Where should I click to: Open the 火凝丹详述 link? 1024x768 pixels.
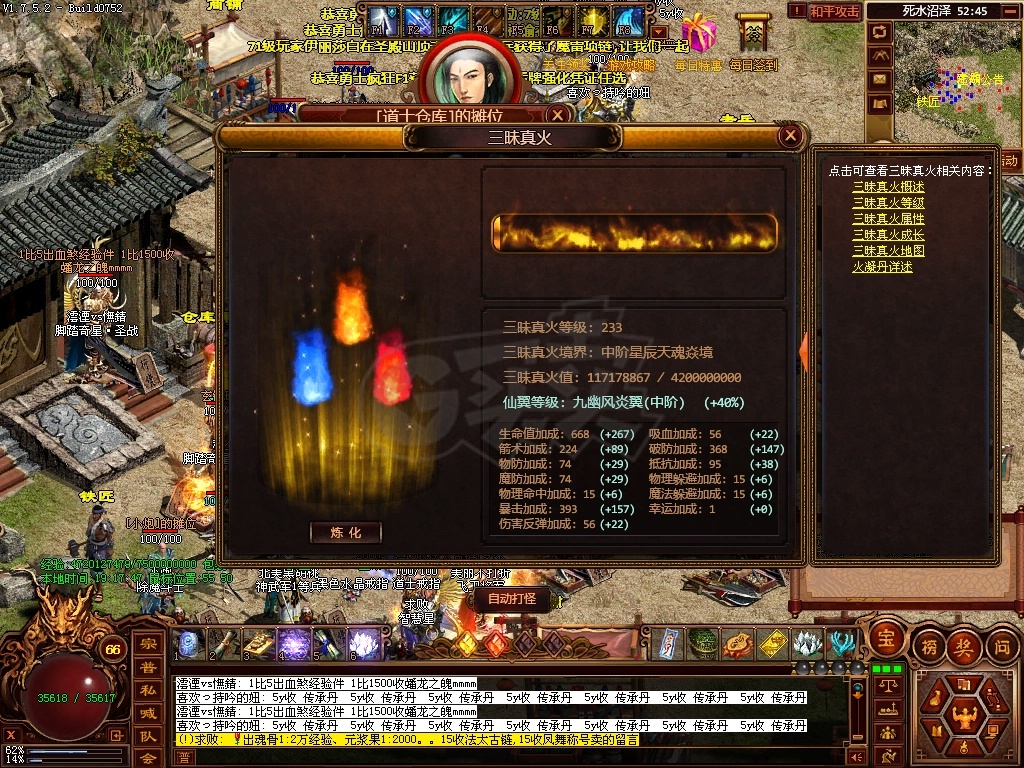point(882,267)
